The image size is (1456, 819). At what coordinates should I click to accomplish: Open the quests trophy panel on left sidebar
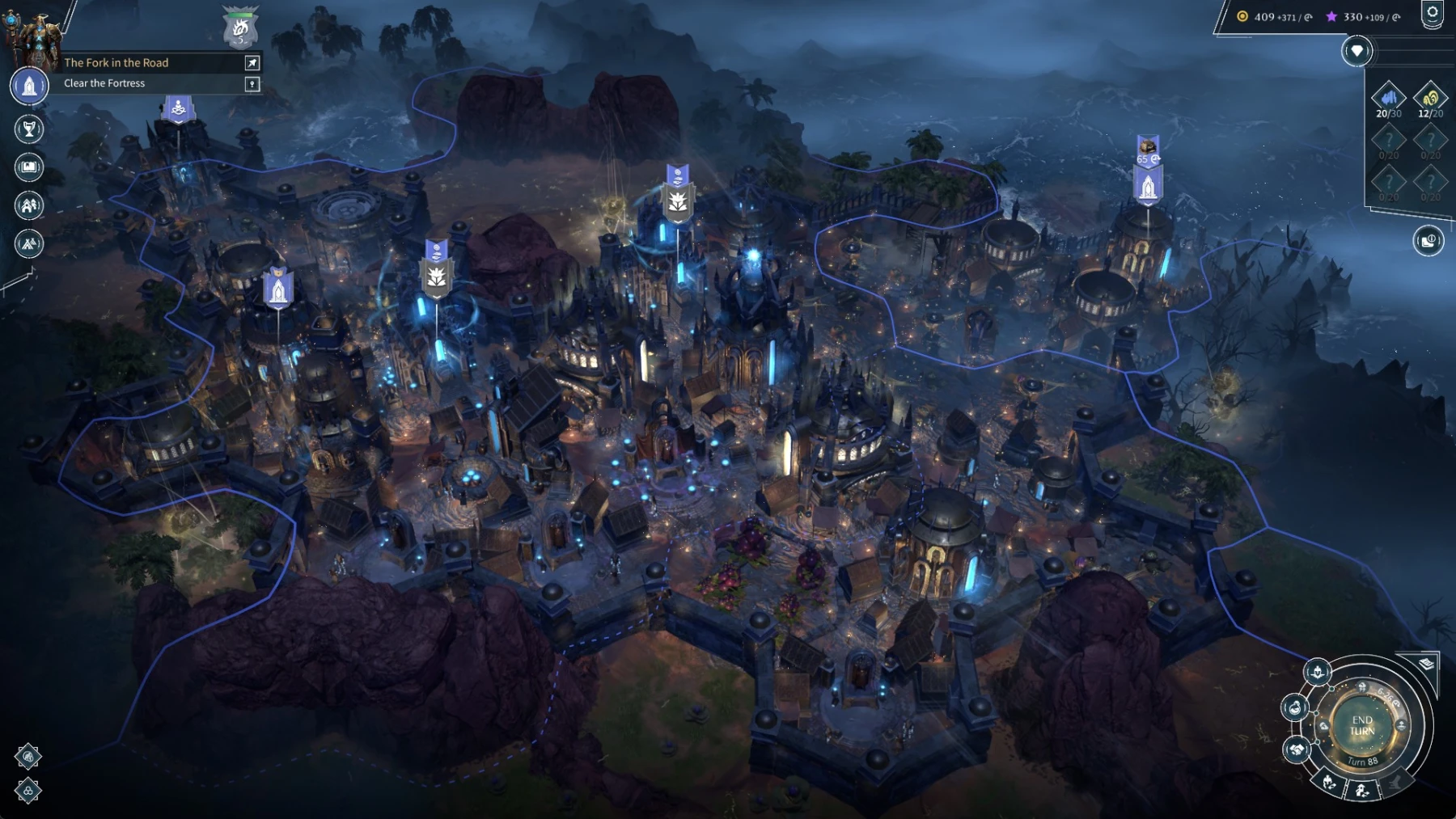click(x=29, y=129)
